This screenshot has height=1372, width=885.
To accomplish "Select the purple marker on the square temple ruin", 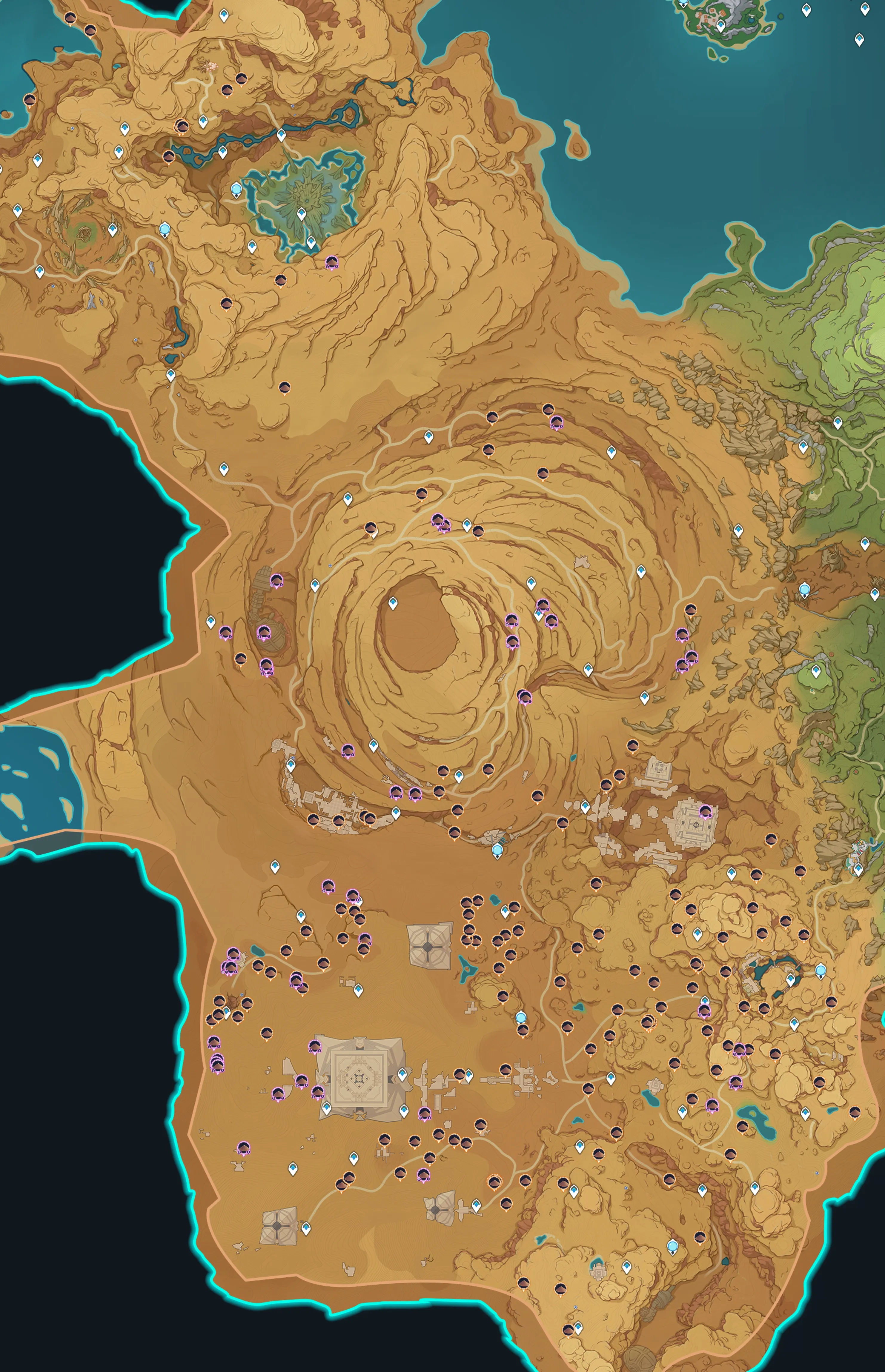I will point(705,812).
